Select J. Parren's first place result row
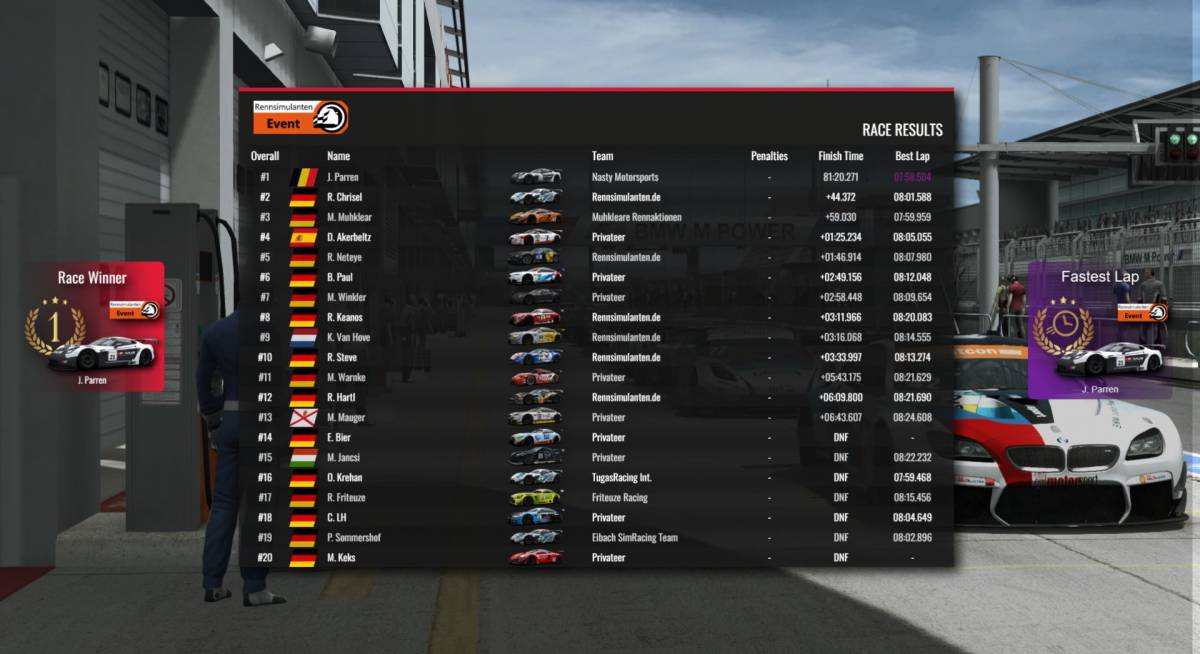Viewport: 1200px width, 654px height. click(x=595, y=177)
